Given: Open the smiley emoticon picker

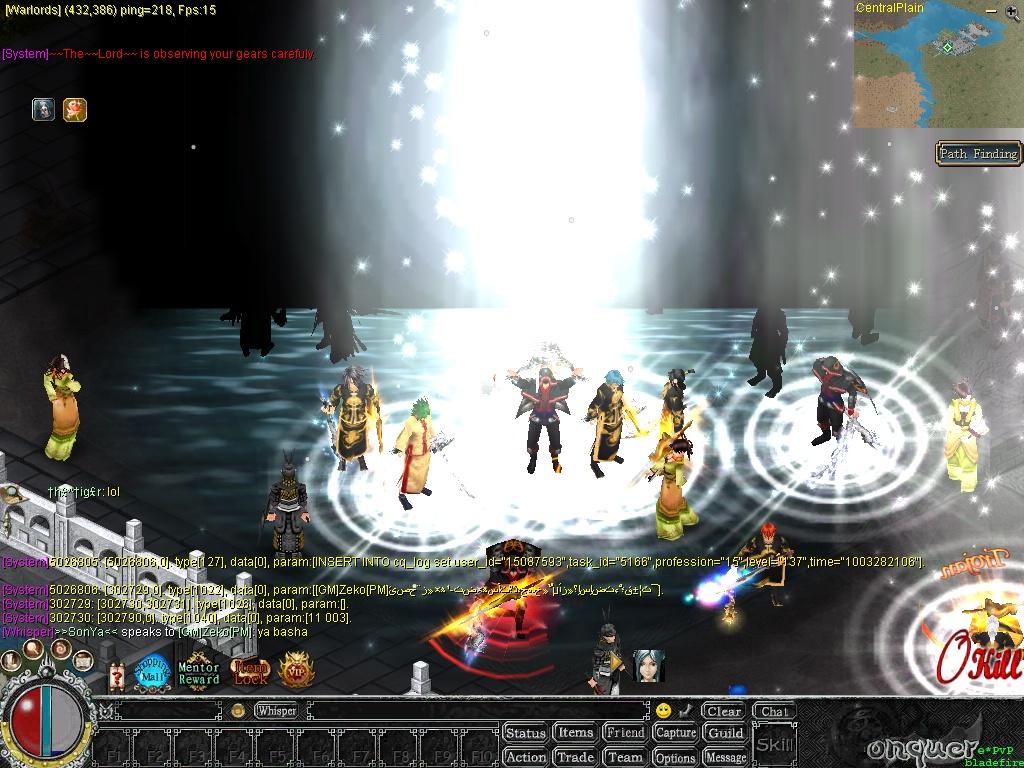Looking at the screenshot, I should [663, 711].
